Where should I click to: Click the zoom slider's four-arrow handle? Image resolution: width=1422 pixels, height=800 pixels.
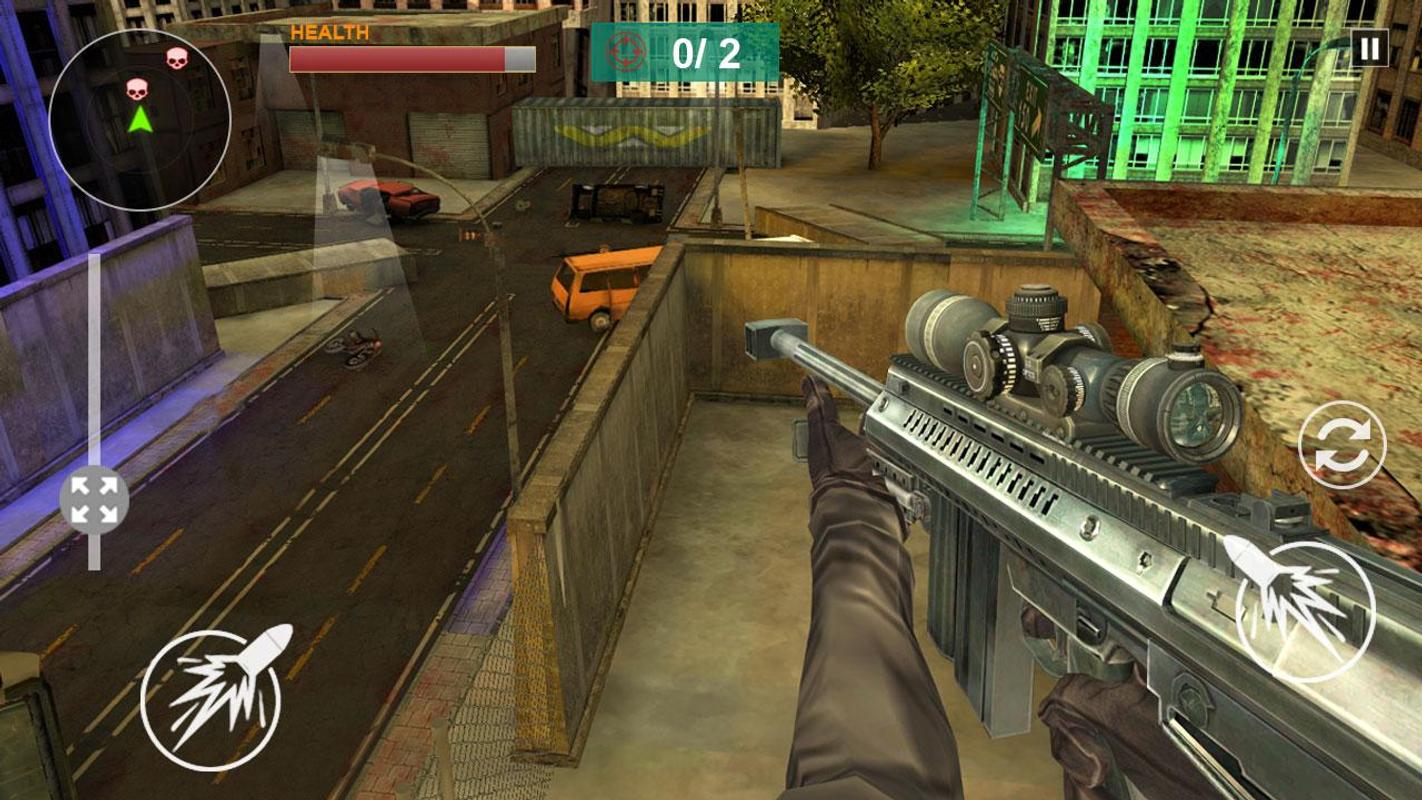click(94, 500)
